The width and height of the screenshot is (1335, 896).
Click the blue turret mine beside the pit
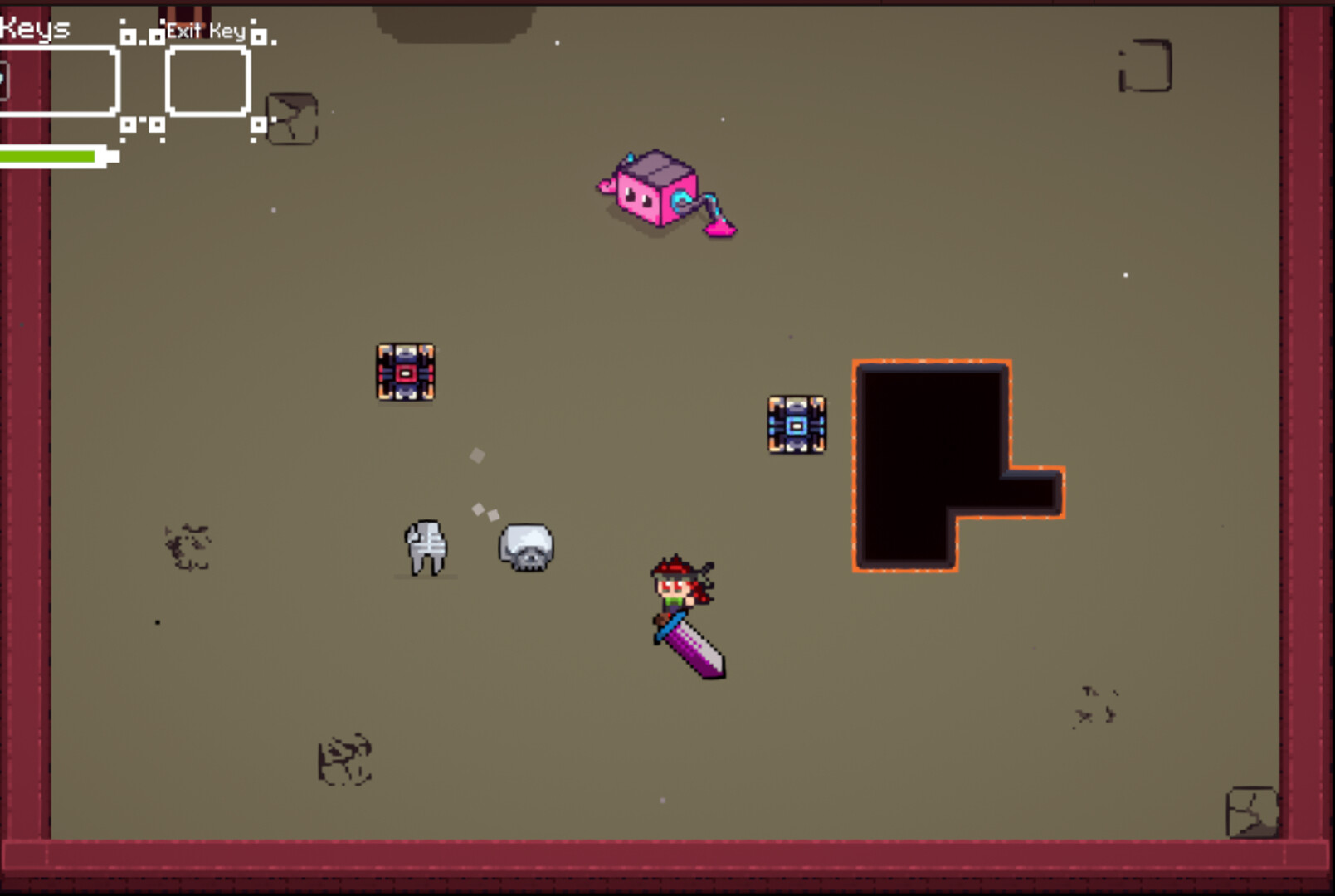point(796,425)
